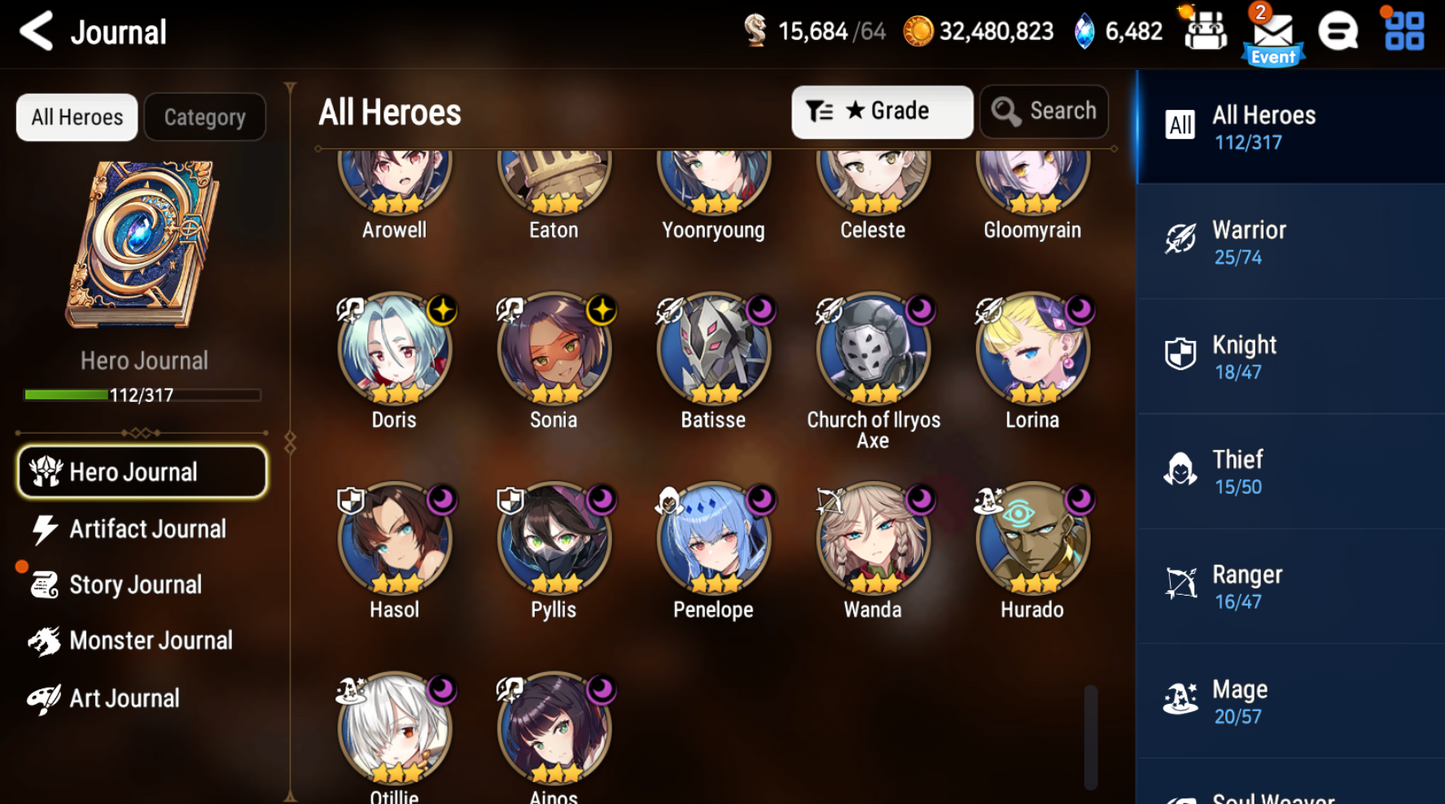Screen dimensions: 1445x804
Task: Open Penelope's hero portrait
Action: coord(713,538)
